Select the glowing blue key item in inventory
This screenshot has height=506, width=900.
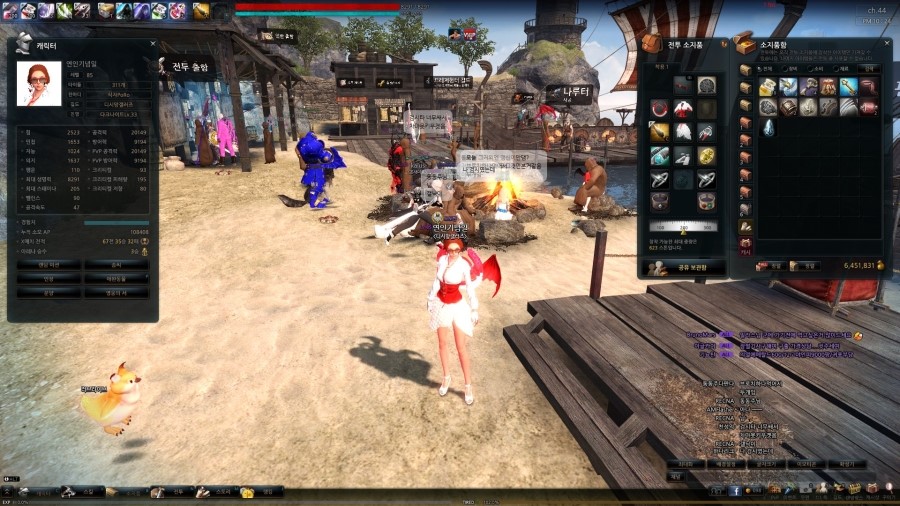pyautogui.click(x=850, y=87)
